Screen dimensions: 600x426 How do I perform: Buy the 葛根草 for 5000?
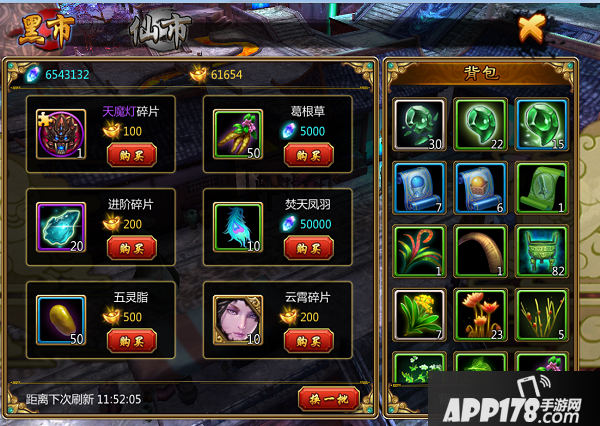coord(309,155)
